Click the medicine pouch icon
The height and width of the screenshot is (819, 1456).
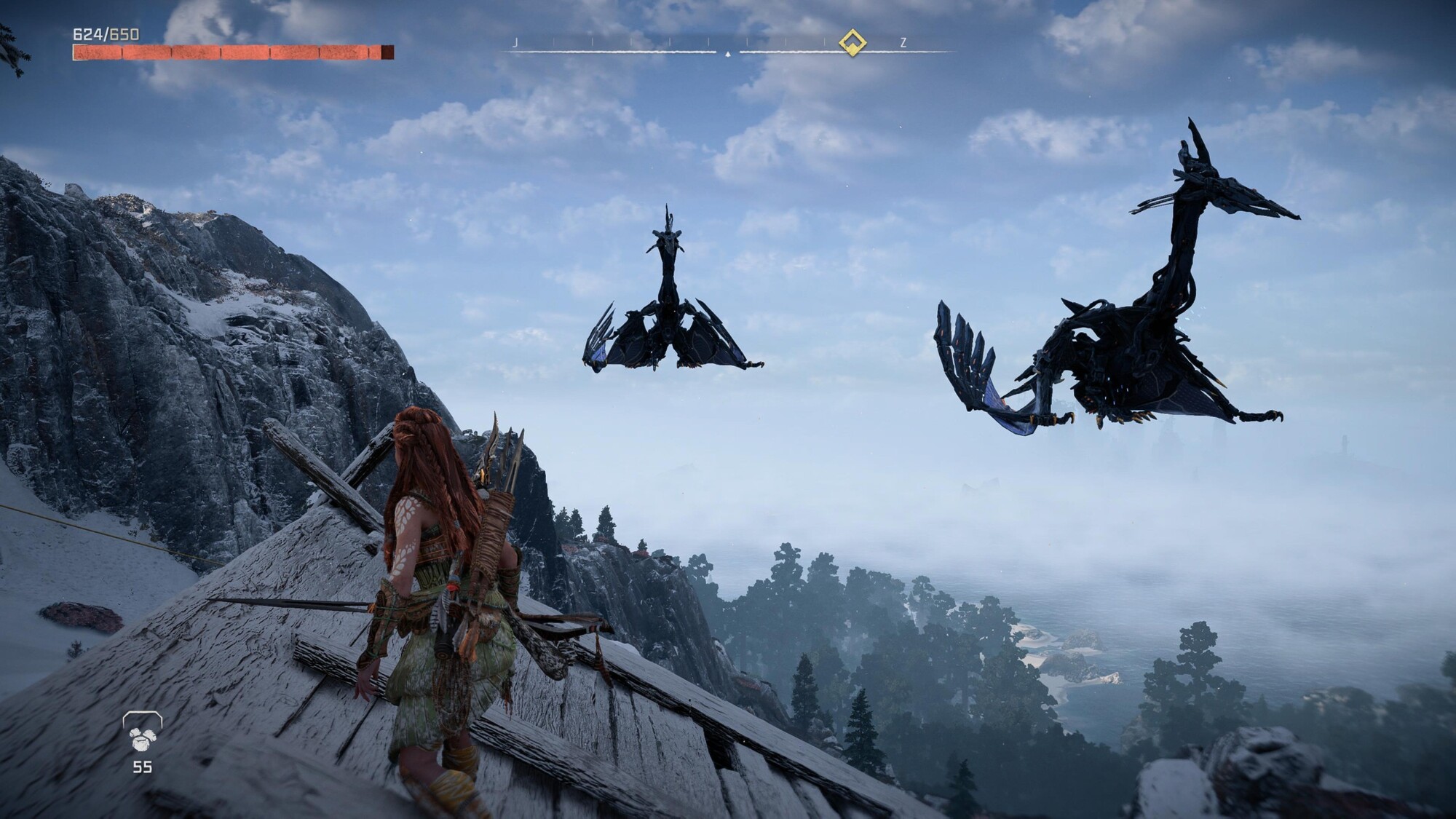(142, 732)
